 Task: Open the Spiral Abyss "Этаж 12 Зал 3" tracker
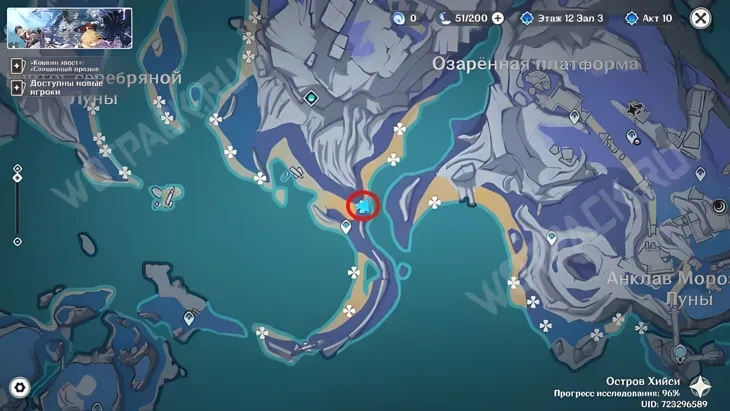pyautogui.click(x=562, y=18)
